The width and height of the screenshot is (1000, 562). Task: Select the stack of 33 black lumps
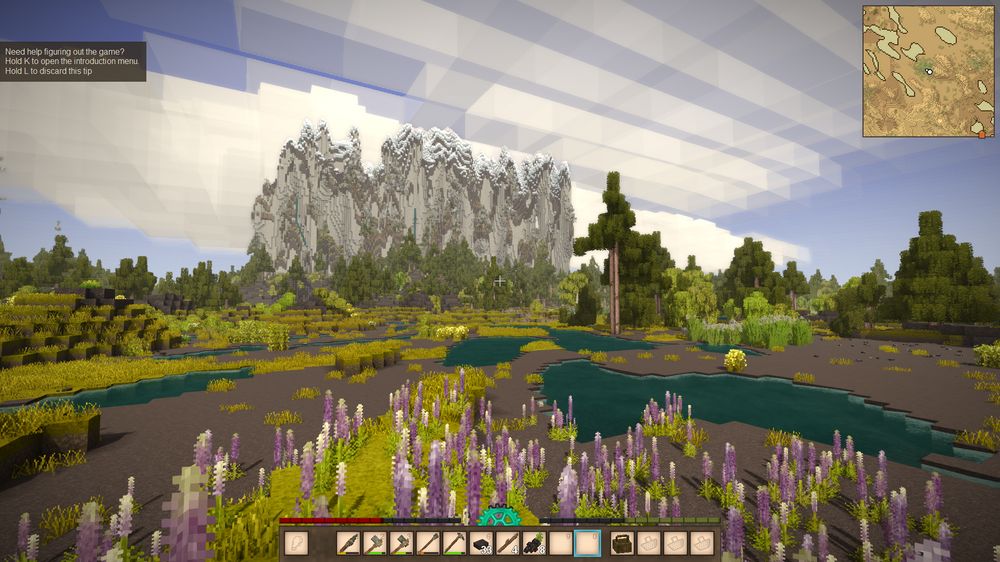coord(482,543)
